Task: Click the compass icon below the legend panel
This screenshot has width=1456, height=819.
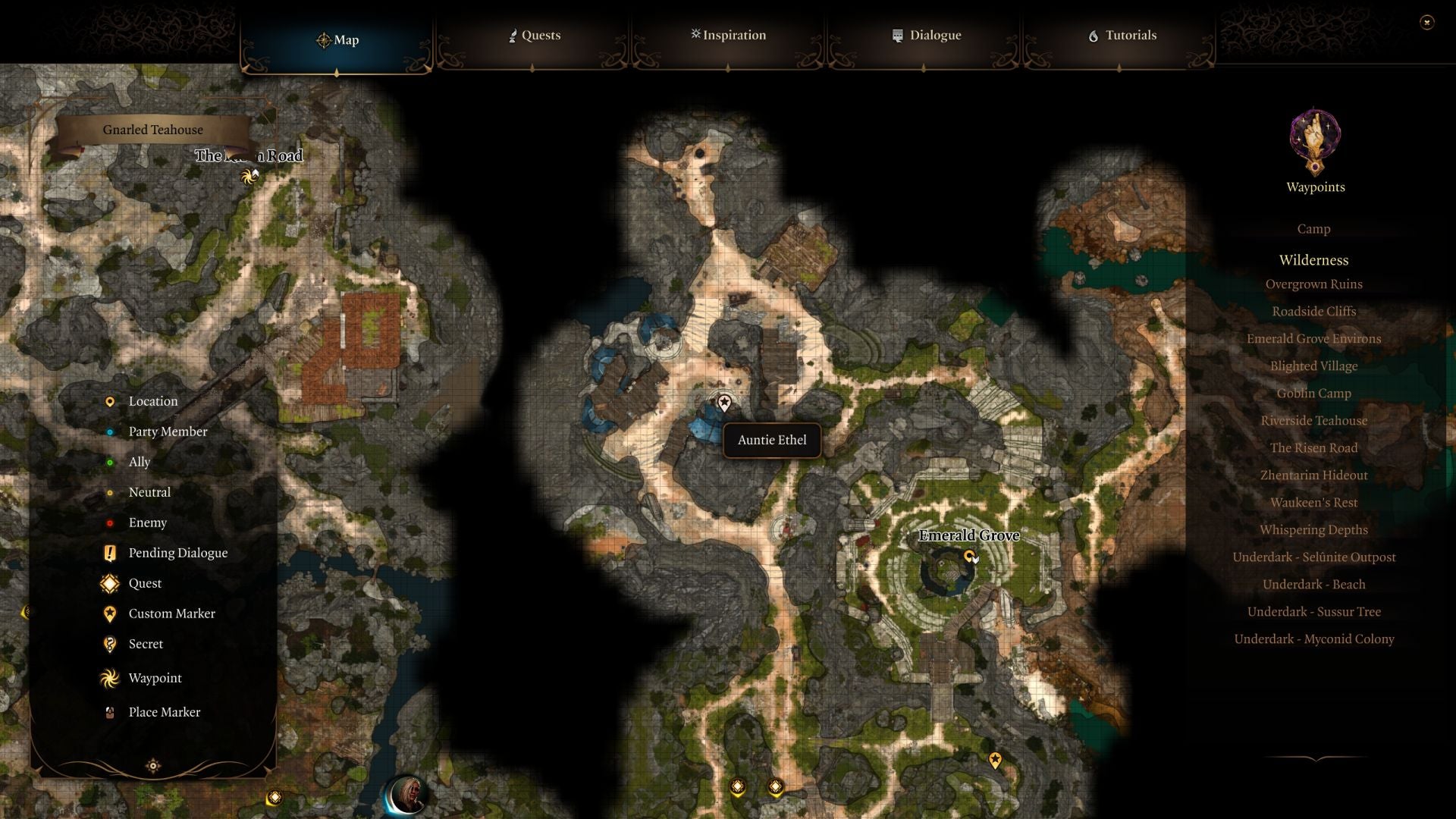Action: pyautogui.click(x=154, y=766)
